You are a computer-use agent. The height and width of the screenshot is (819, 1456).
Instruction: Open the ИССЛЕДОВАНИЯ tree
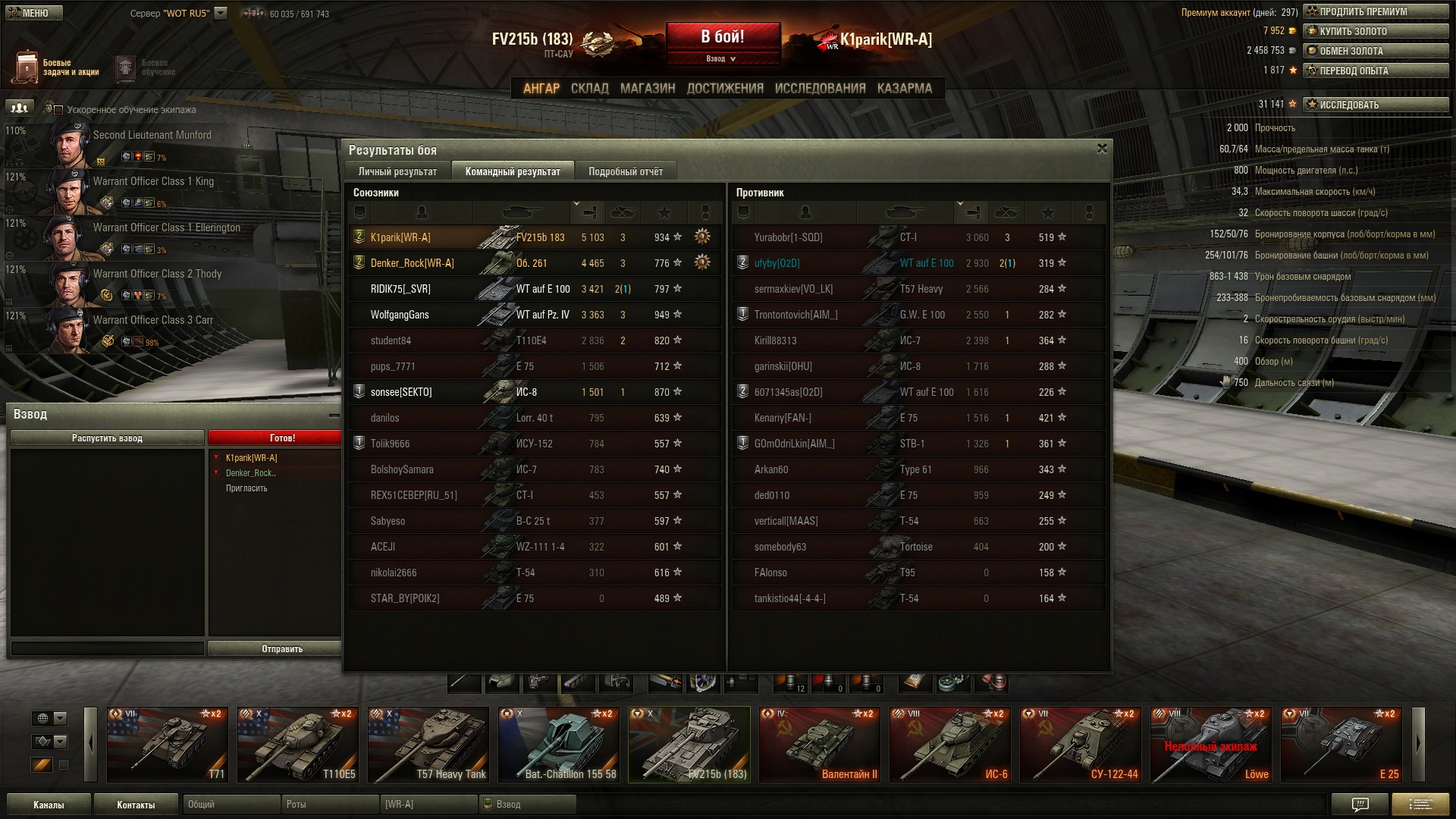[x=820, y=88]
